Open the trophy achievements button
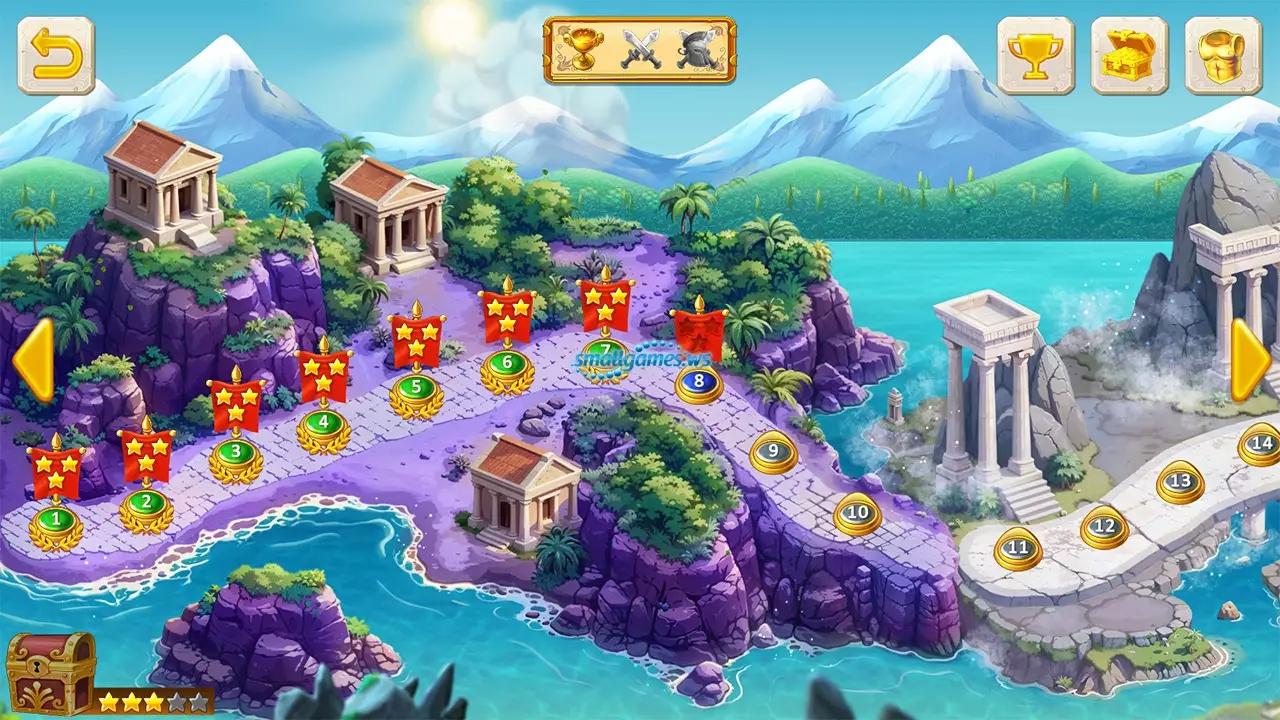 click(1035, 56)
